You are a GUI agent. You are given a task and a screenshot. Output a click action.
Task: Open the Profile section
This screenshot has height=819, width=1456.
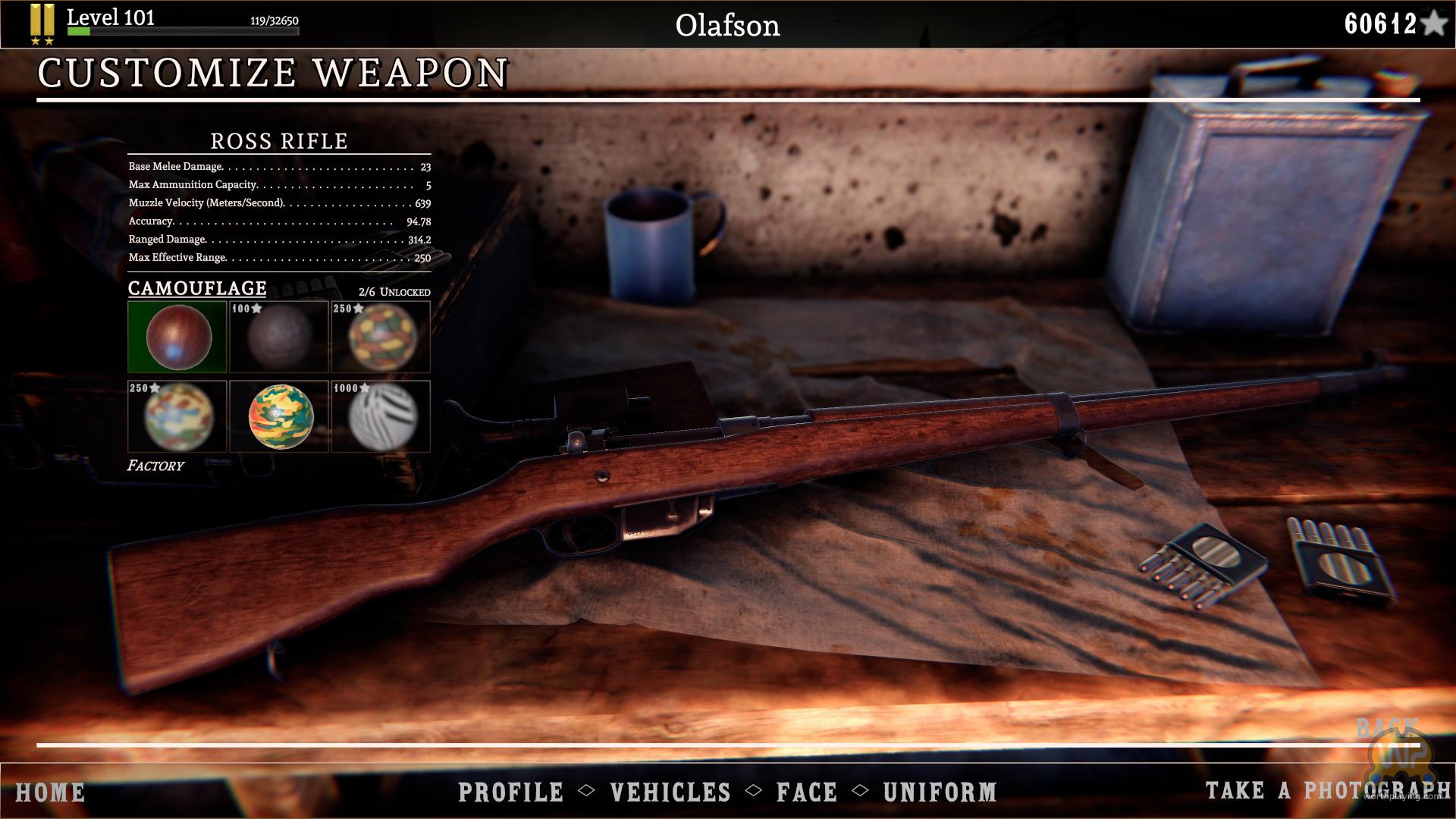(x=511, y=792)
